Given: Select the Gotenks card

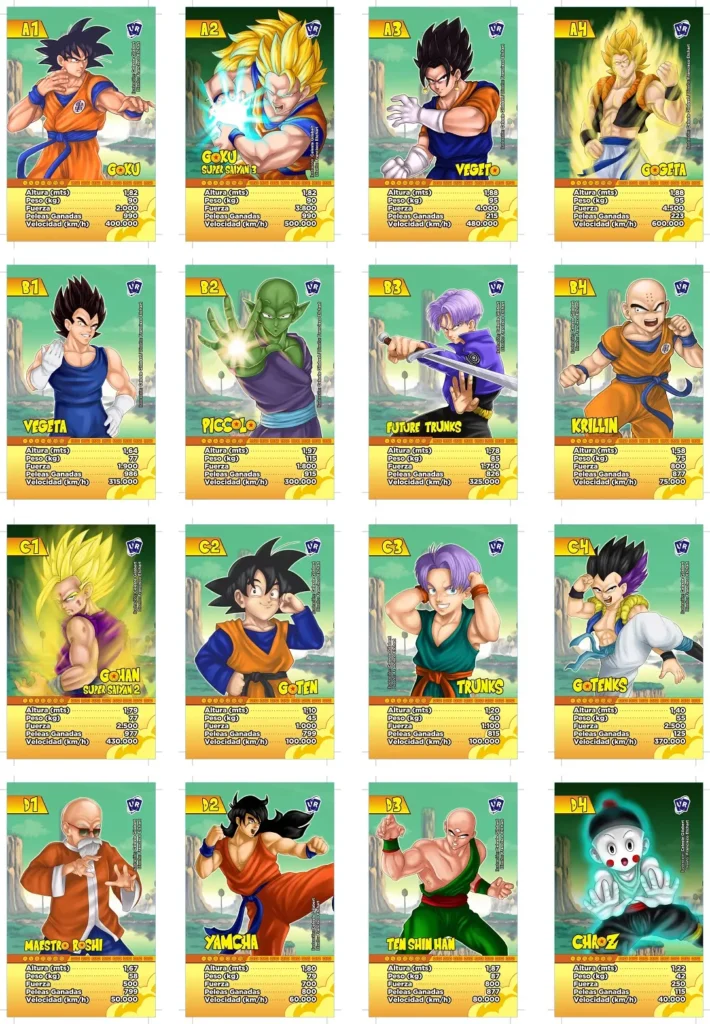Looking at the screenshot, I should click(x=629, y=641).
